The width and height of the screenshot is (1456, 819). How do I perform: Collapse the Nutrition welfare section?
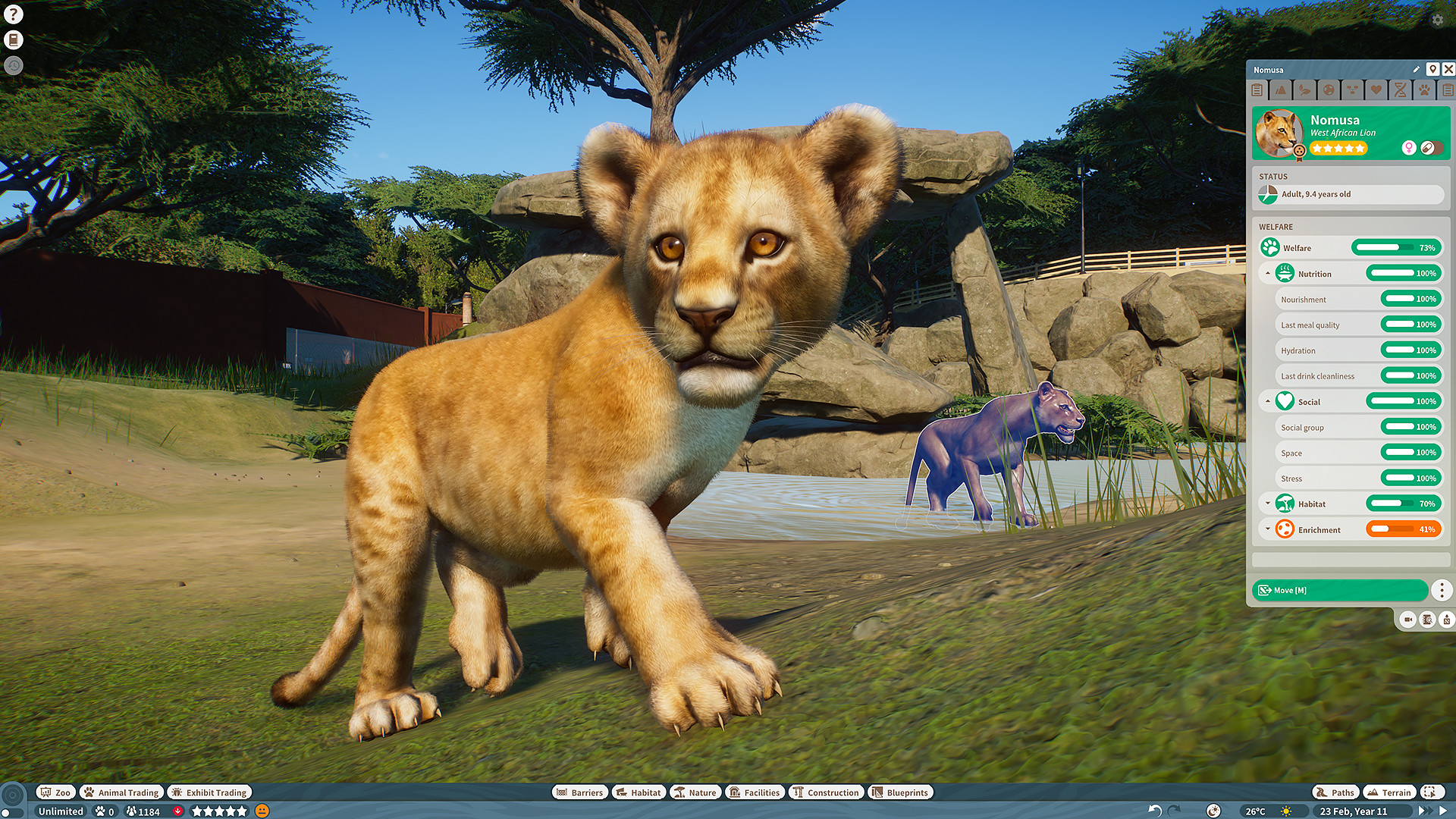[x=1269, y=273]
